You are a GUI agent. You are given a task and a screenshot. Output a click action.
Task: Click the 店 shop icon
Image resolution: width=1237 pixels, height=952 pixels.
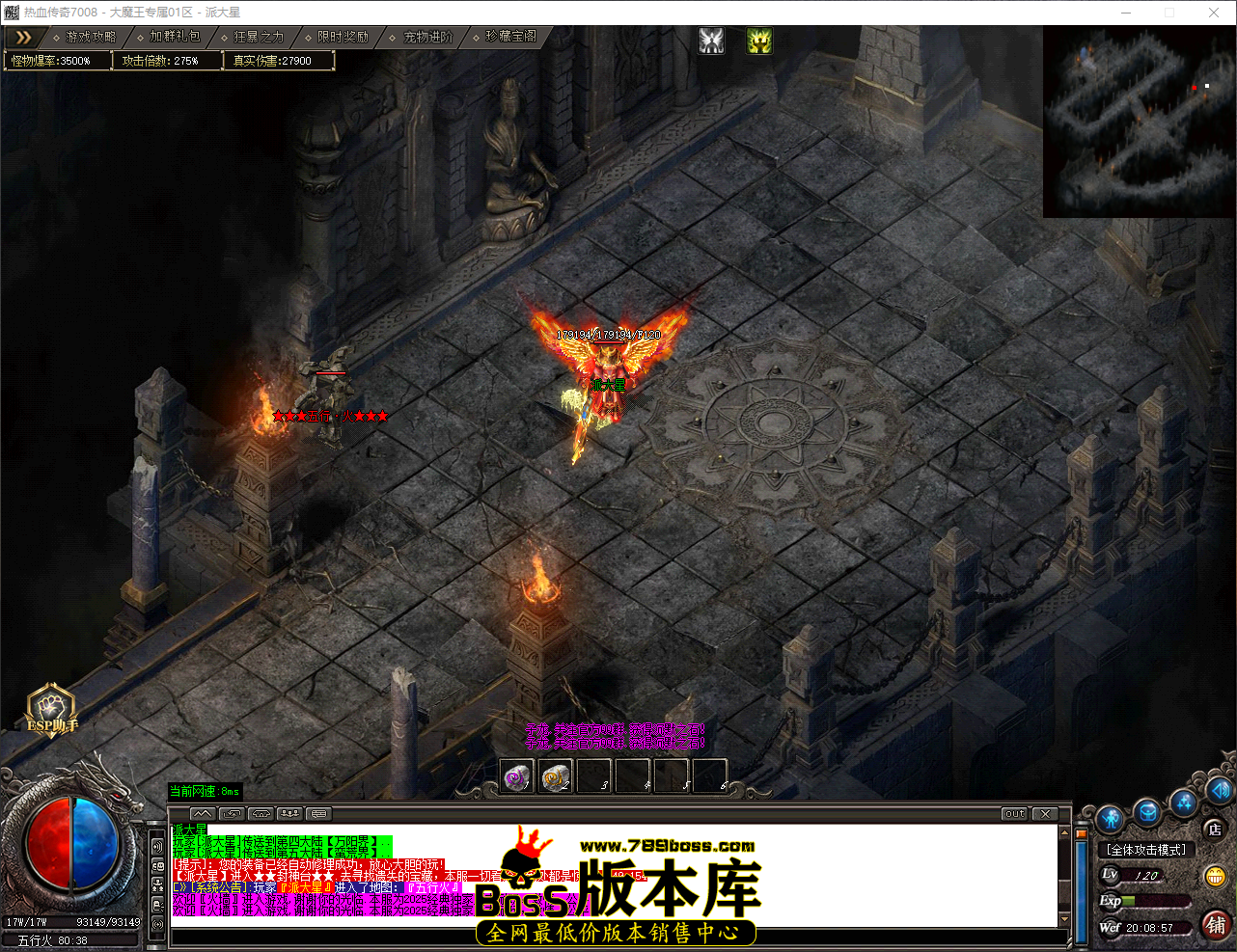click(x=1214, y=830)
